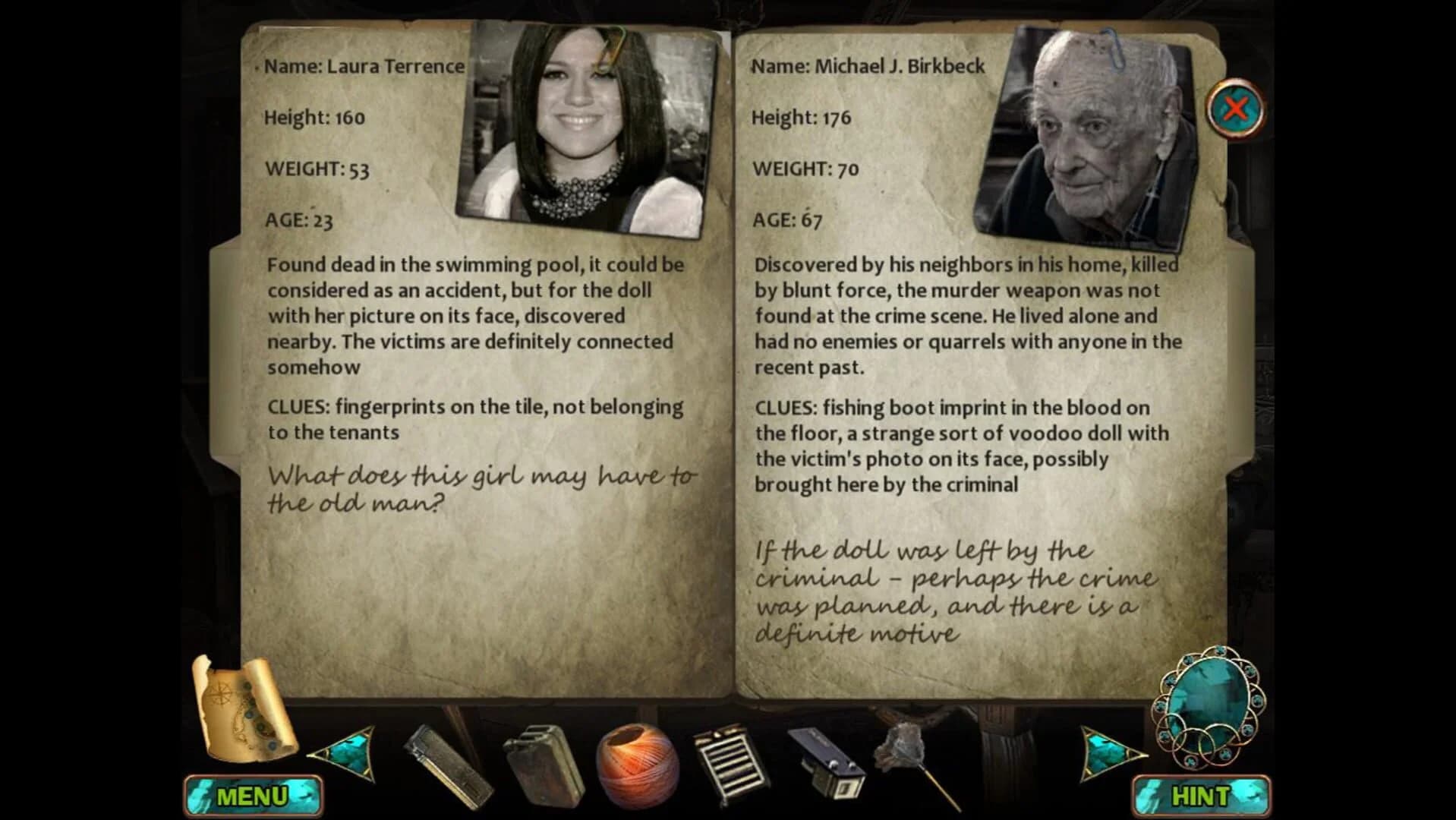Close the case file with the red X
1456x820 pixels.
point(1235,109)
